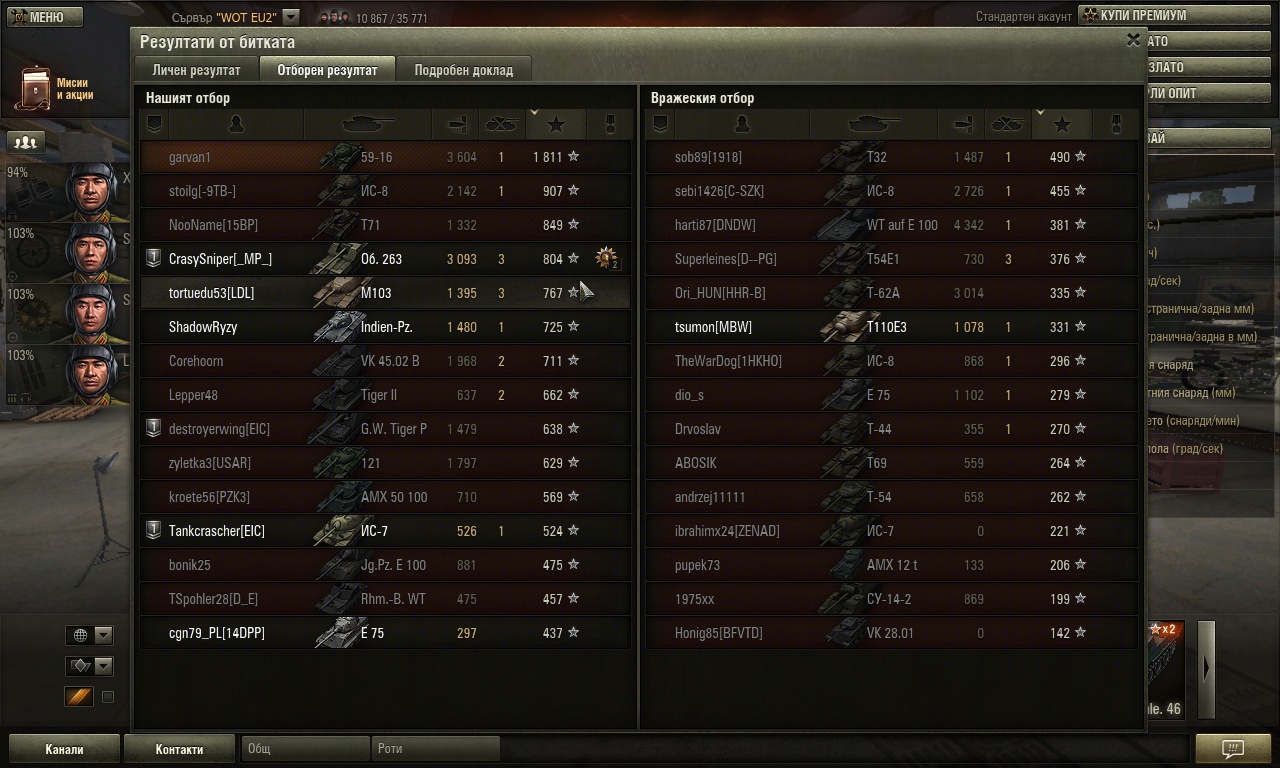This screenshot has height=768, width=1280.
Task: Switch to the Личен резултат tab
Action: click(196, 70)
